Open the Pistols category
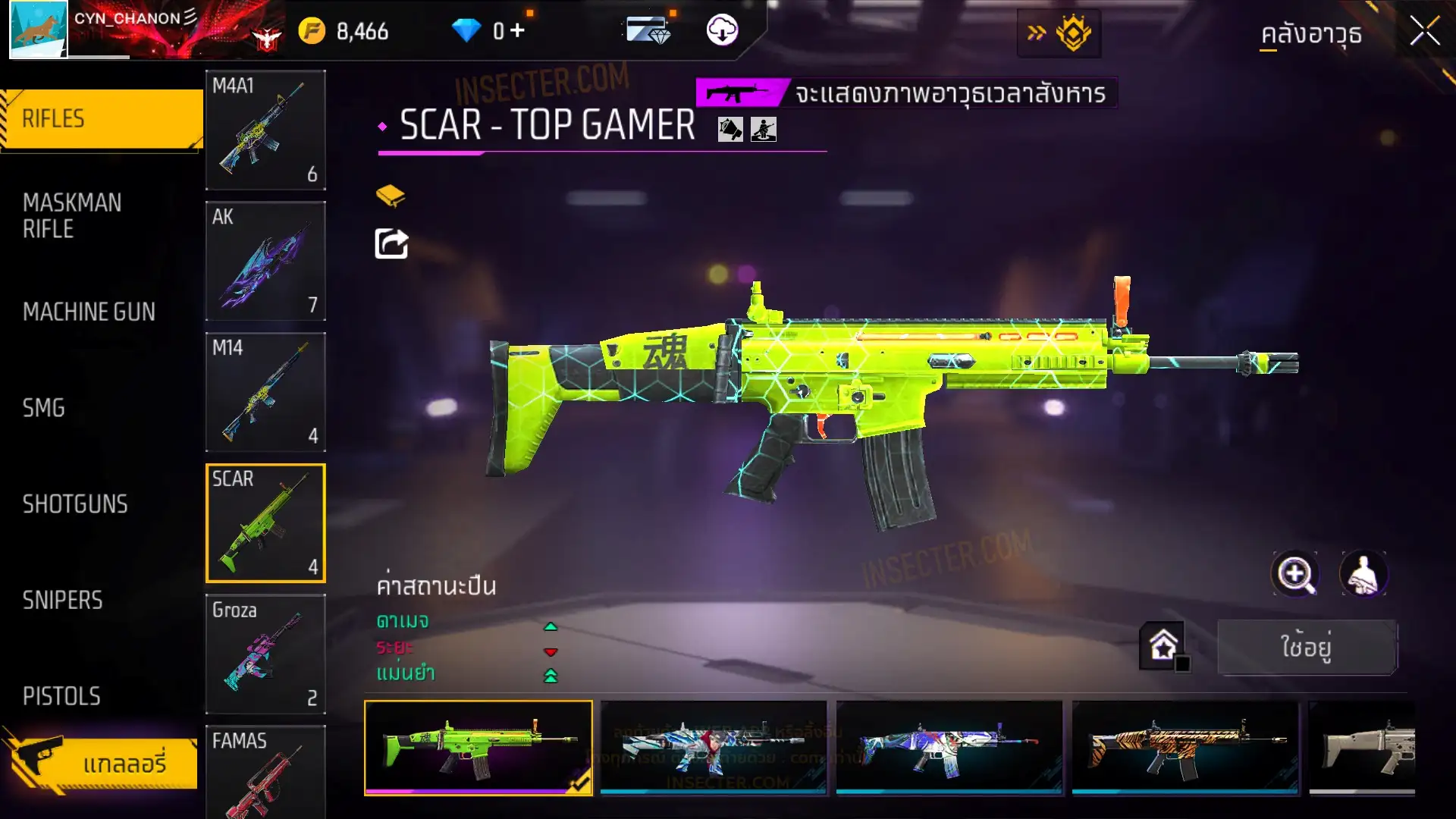The width and height of the screenshot is (1456, 819). 61,696
